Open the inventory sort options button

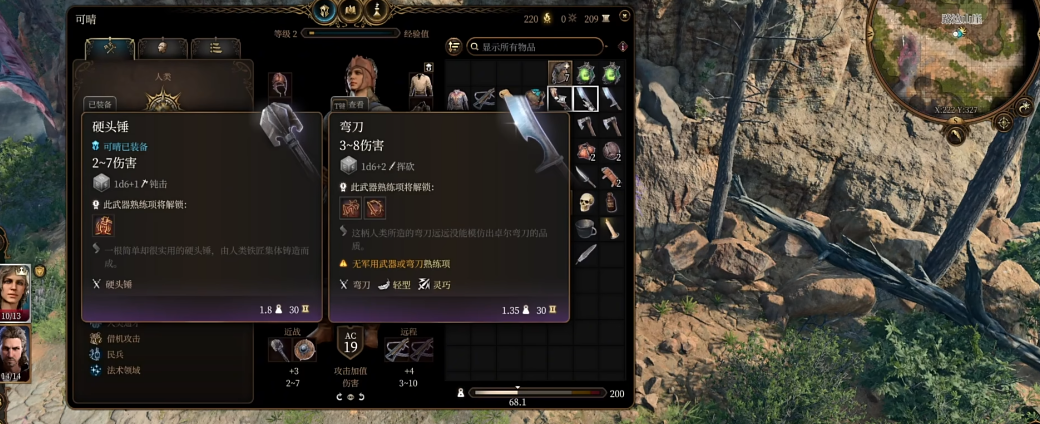coord(454,46)
